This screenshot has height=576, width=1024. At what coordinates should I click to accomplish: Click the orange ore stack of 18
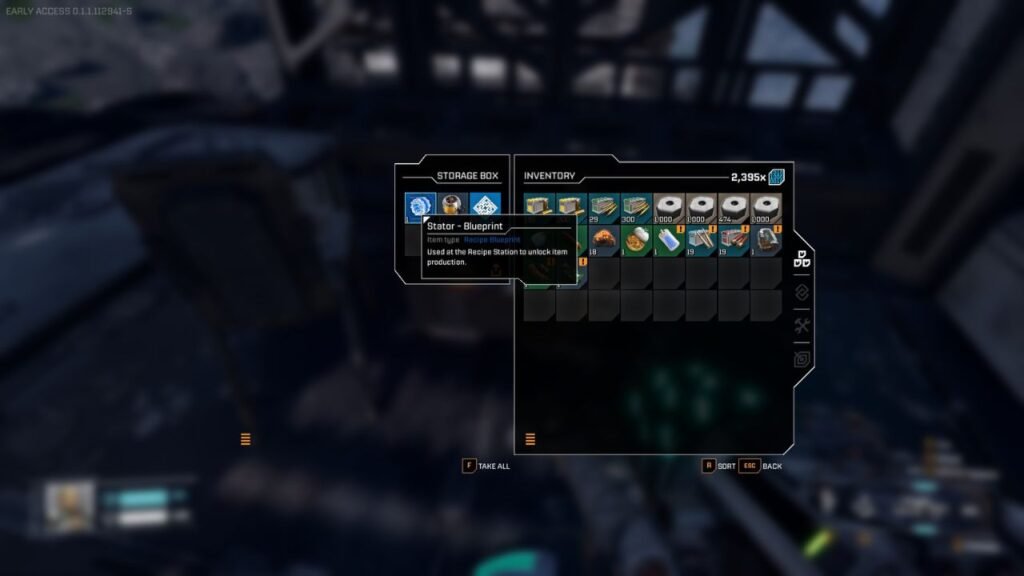[603, 241]
